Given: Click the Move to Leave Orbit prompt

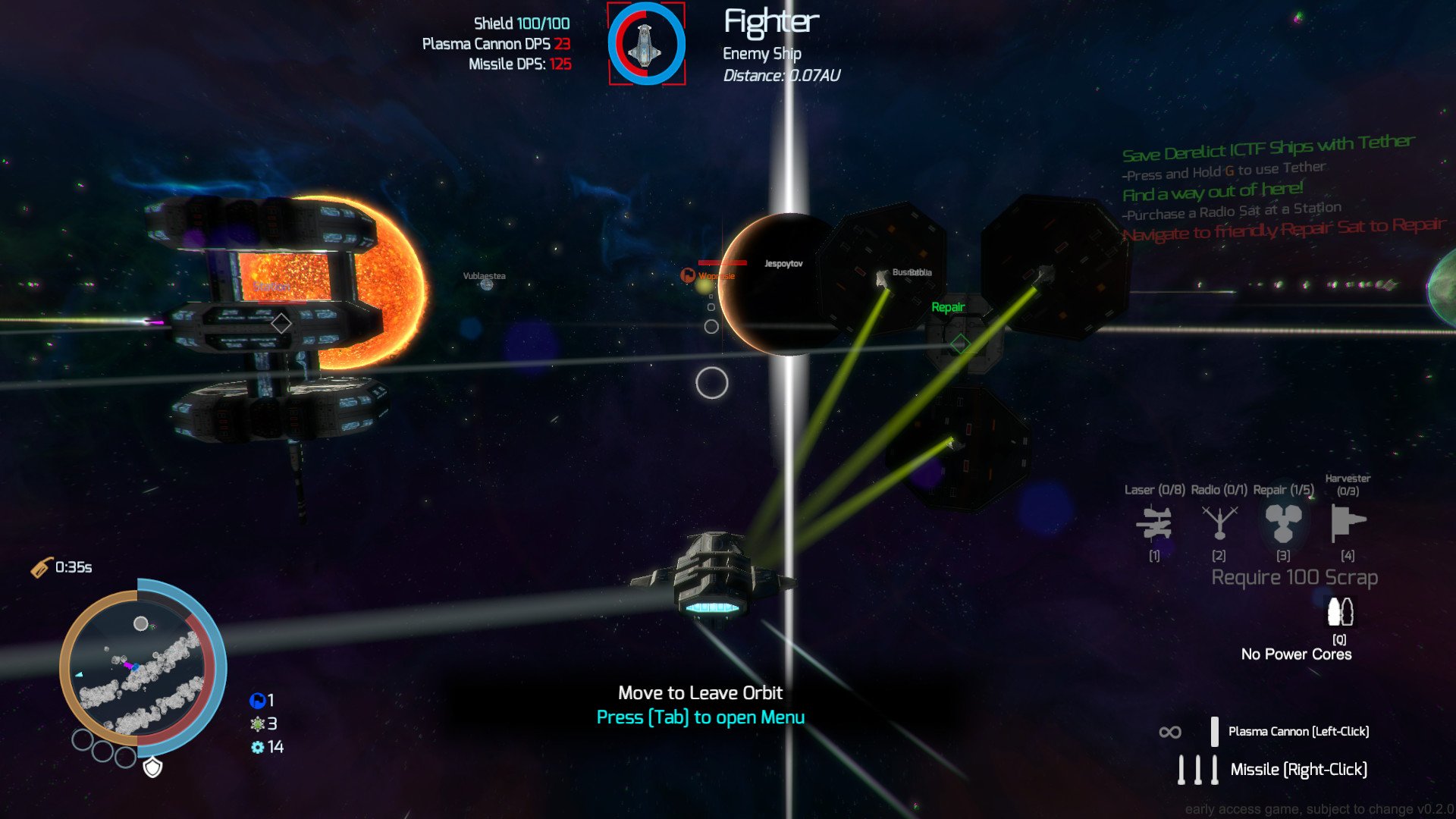Looking at the screenshot, I should [699, 692].
